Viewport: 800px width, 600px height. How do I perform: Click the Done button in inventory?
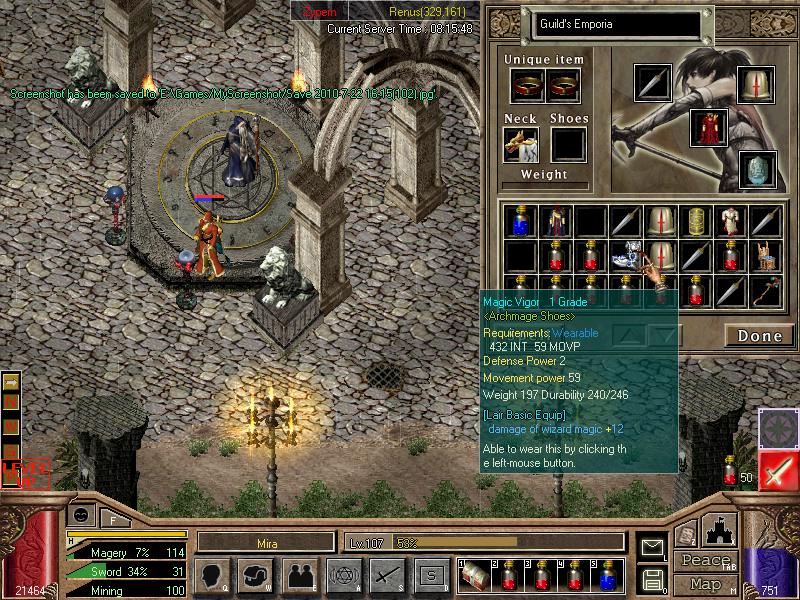coord(759,336)
